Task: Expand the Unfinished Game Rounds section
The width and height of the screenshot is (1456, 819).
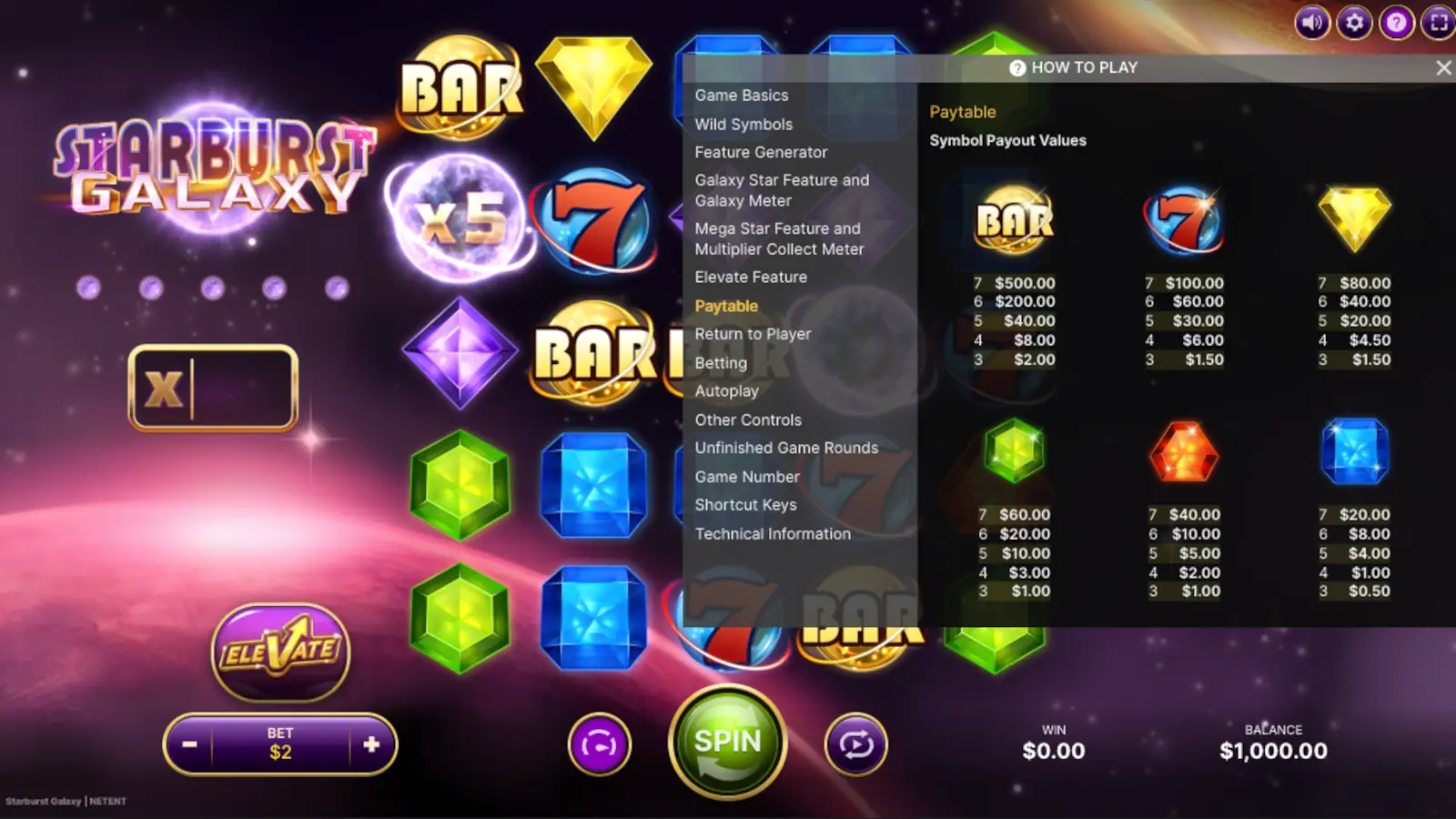Action: coord(786,448)
